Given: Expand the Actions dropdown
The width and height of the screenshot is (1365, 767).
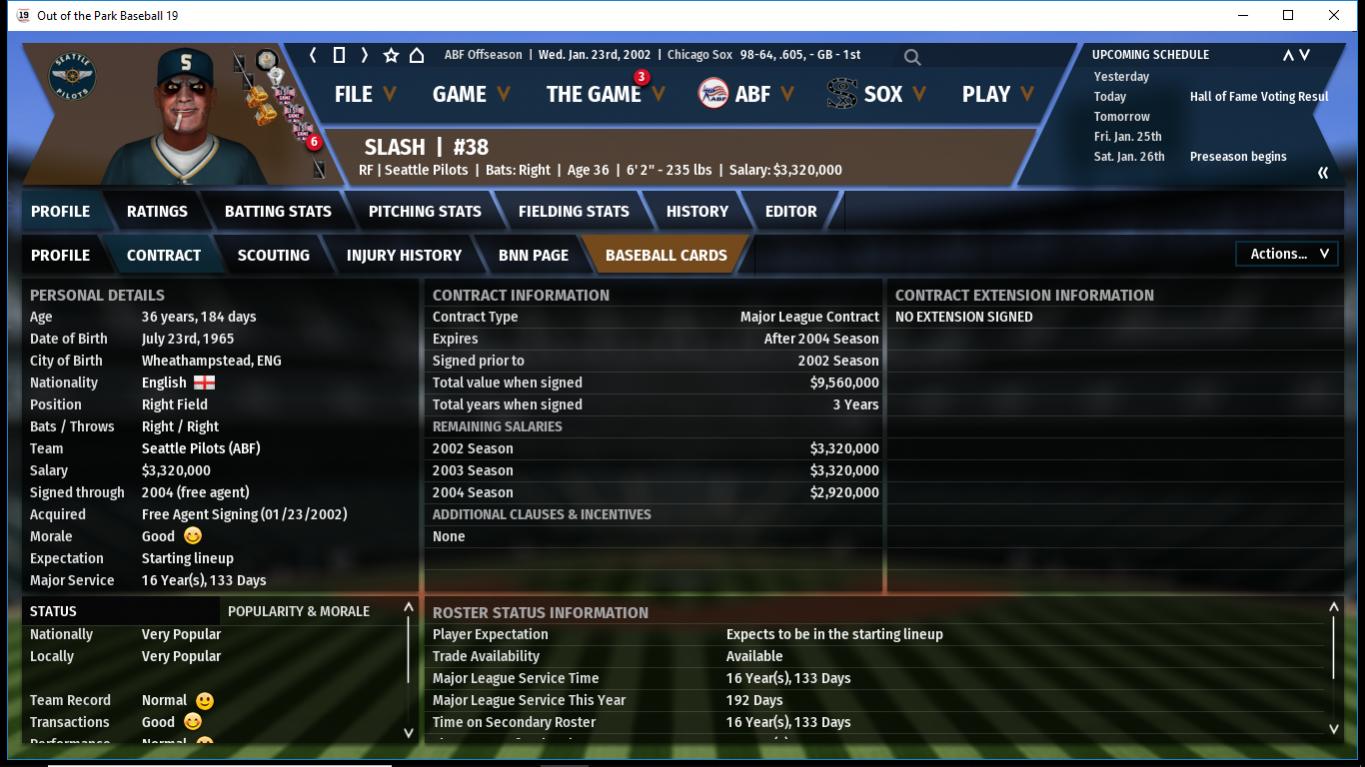Looking at the screenshot, I should pos(1288,254).
